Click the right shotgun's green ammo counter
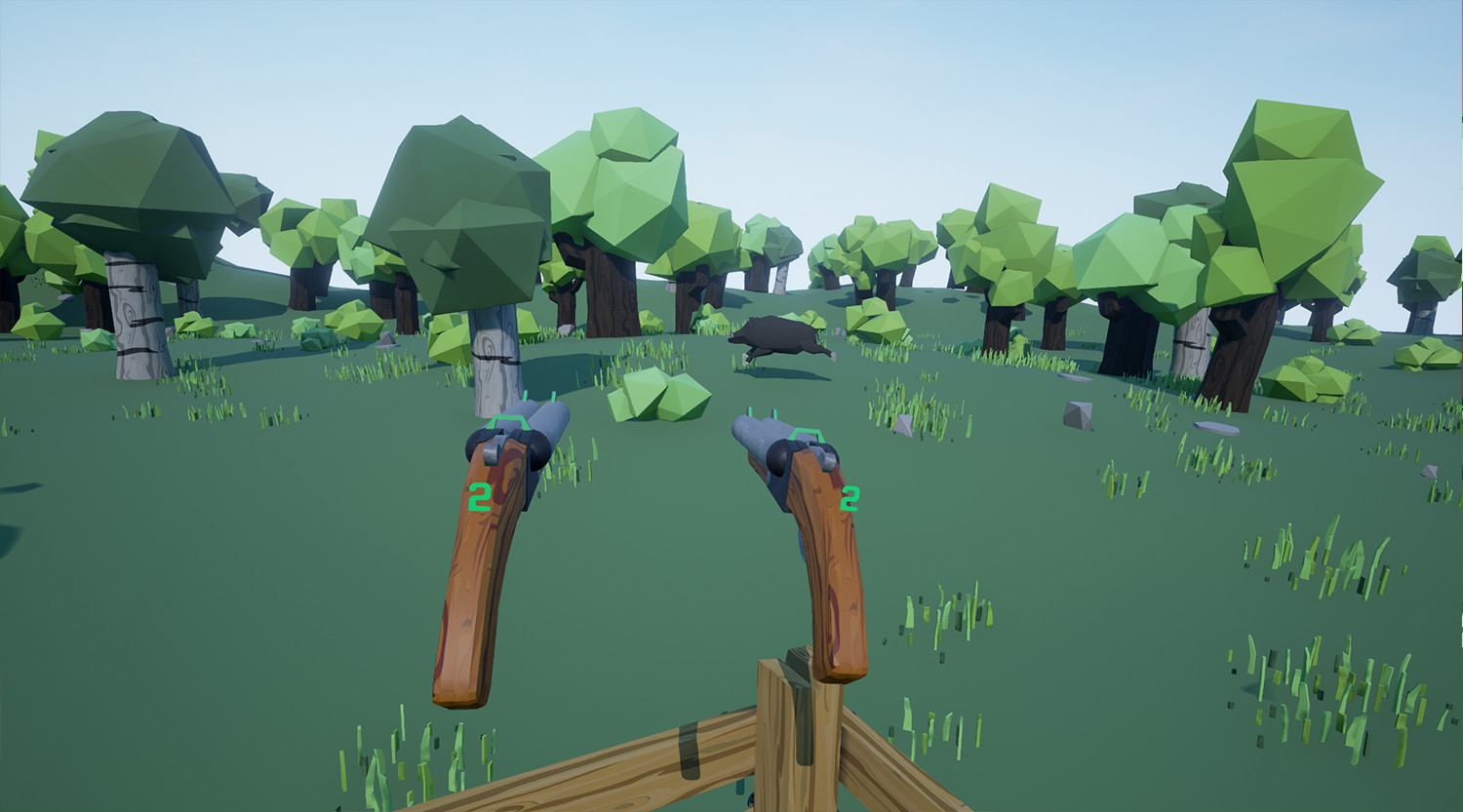This screenshot has height=812, width=1463. 850,498
